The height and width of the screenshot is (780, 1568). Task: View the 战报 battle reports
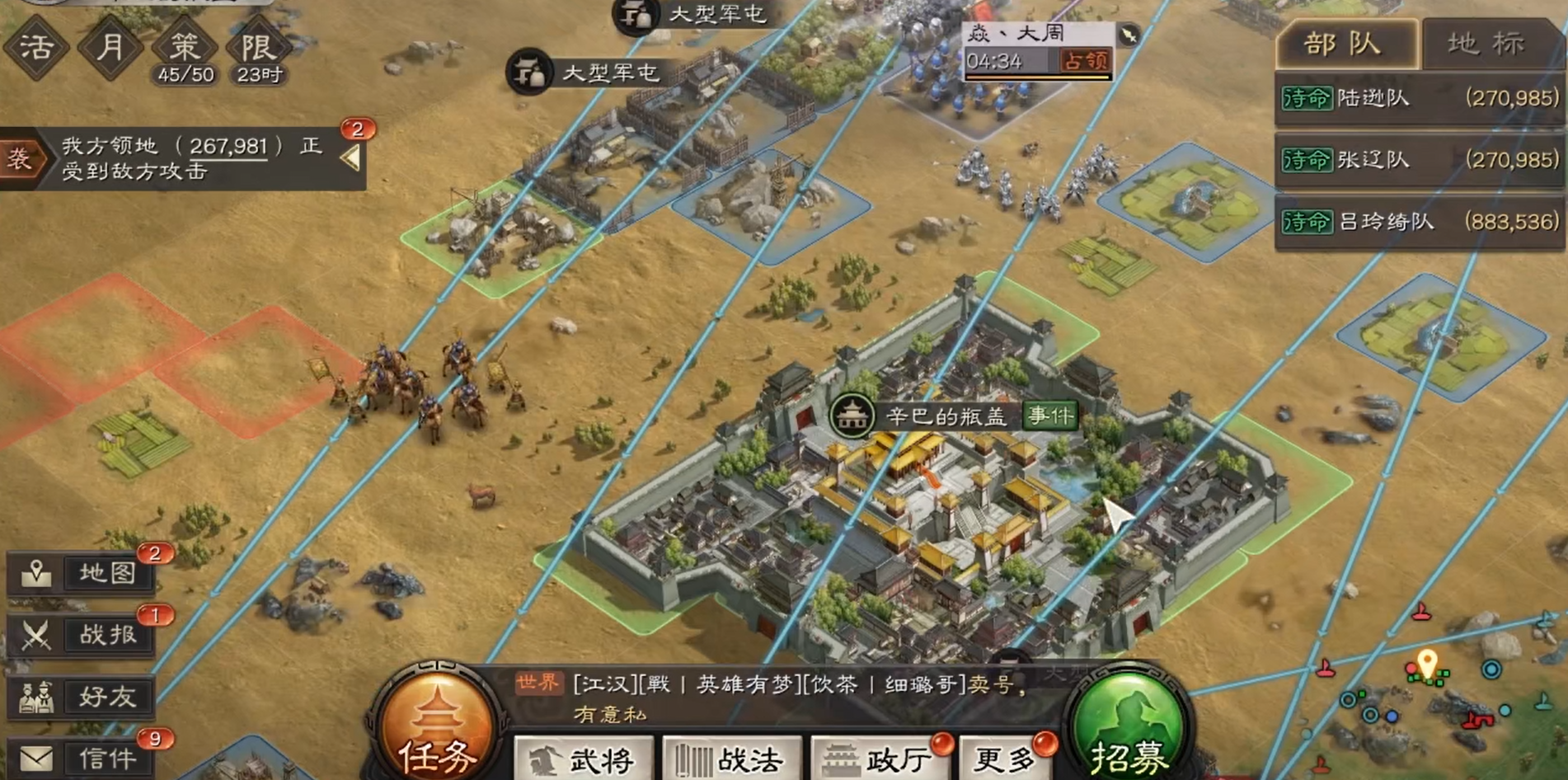pos(82,635)
